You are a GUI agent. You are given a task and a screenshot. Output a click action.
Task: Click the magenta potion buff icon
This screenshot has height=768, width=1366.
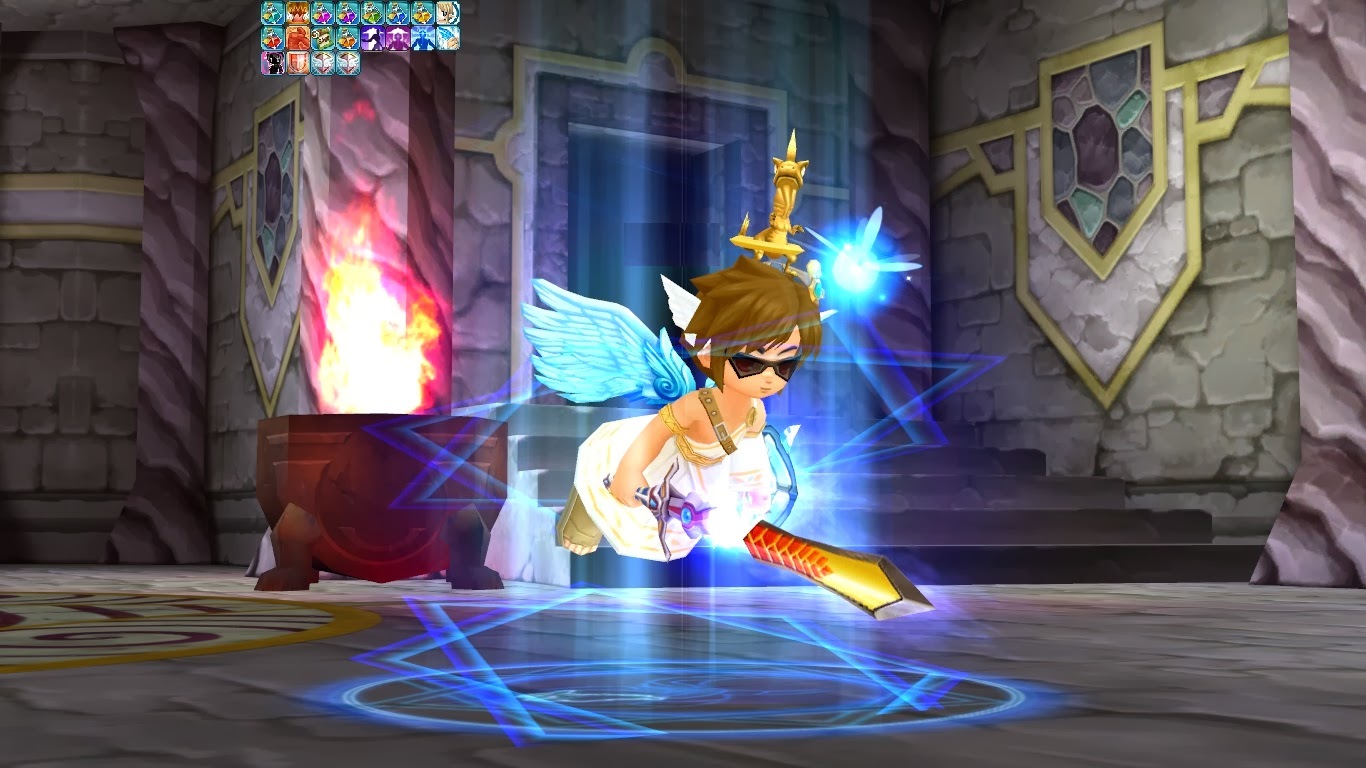click(x=321, y=12)
